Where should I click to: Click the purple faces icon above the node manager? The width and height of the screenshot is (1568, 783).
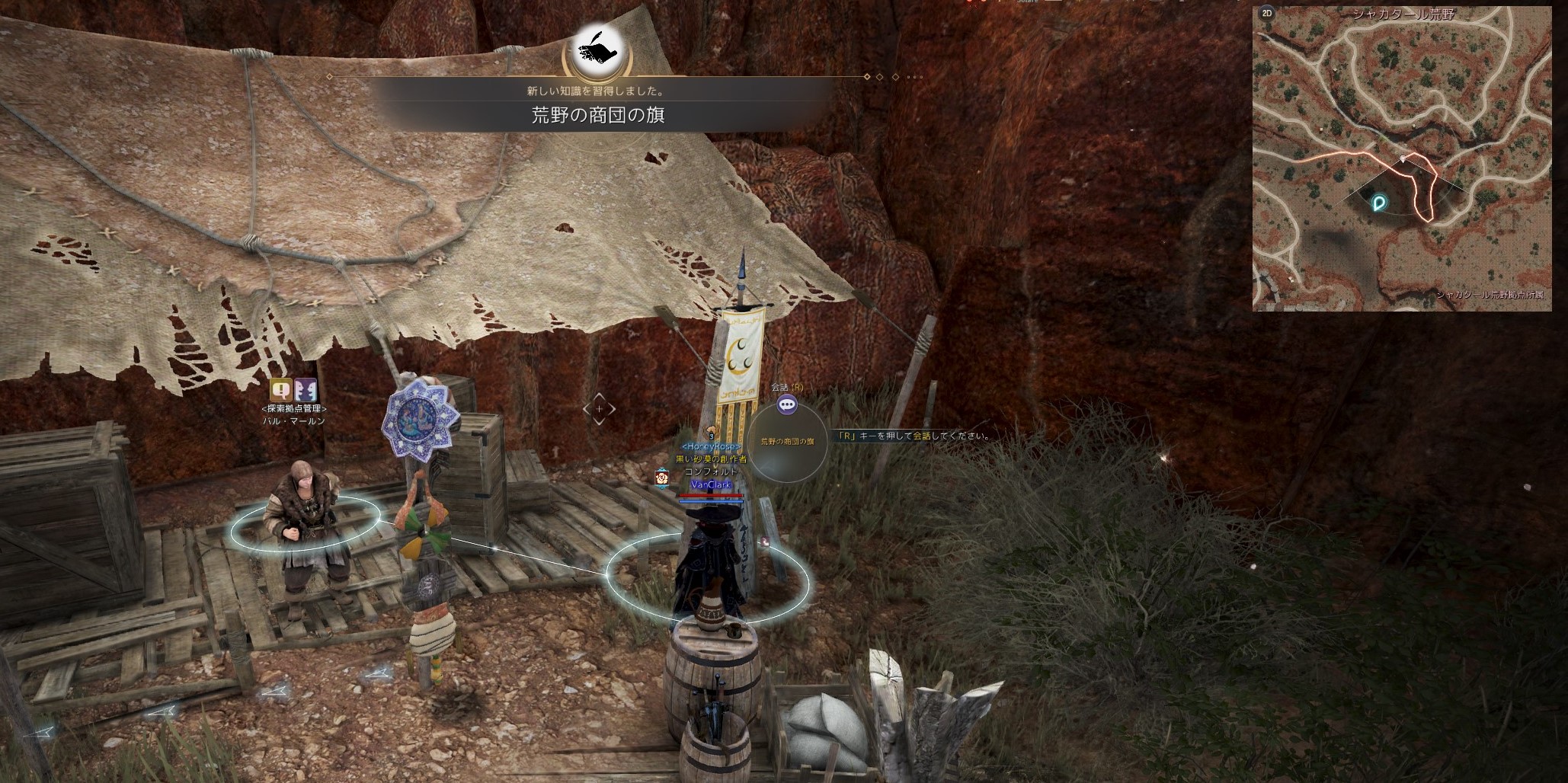point(306,390)
